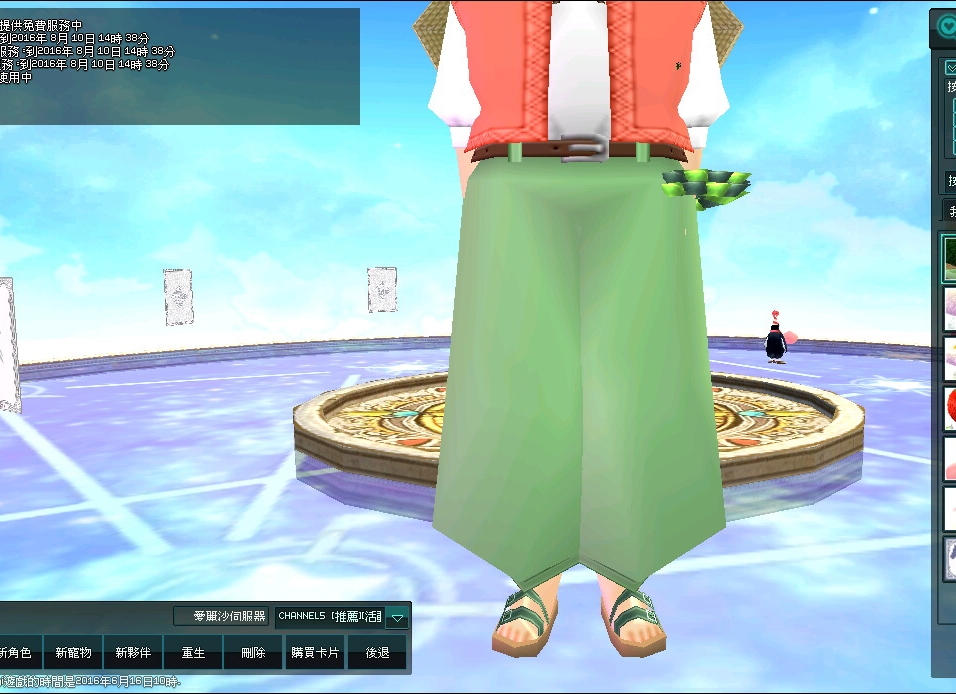This screenshot has height=694, width=956.
Task: Open the channel dropdown arrow
Action: tap(398, 617)
